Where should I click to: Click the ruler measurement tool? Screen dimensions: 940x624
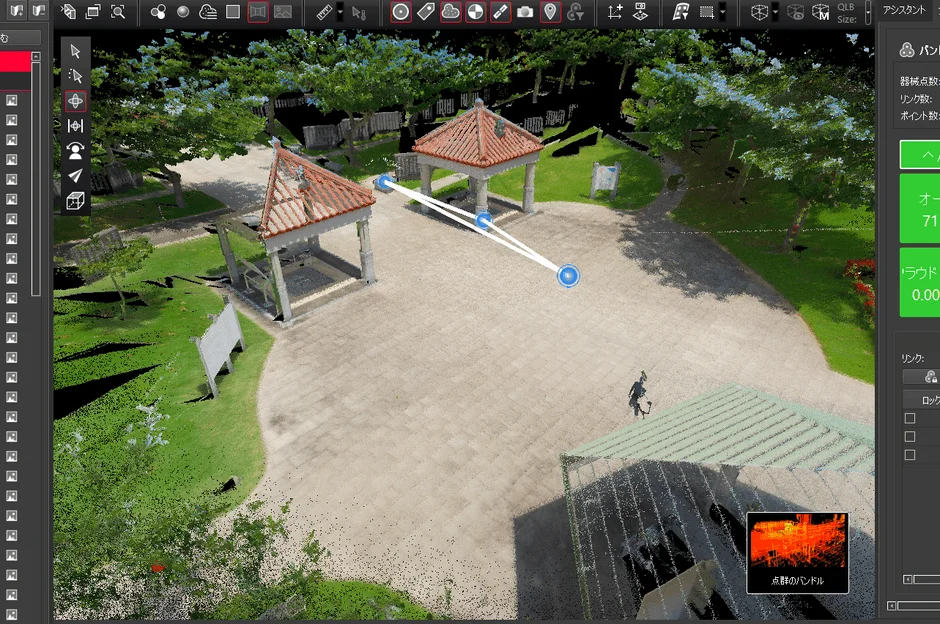coord(324,12)
